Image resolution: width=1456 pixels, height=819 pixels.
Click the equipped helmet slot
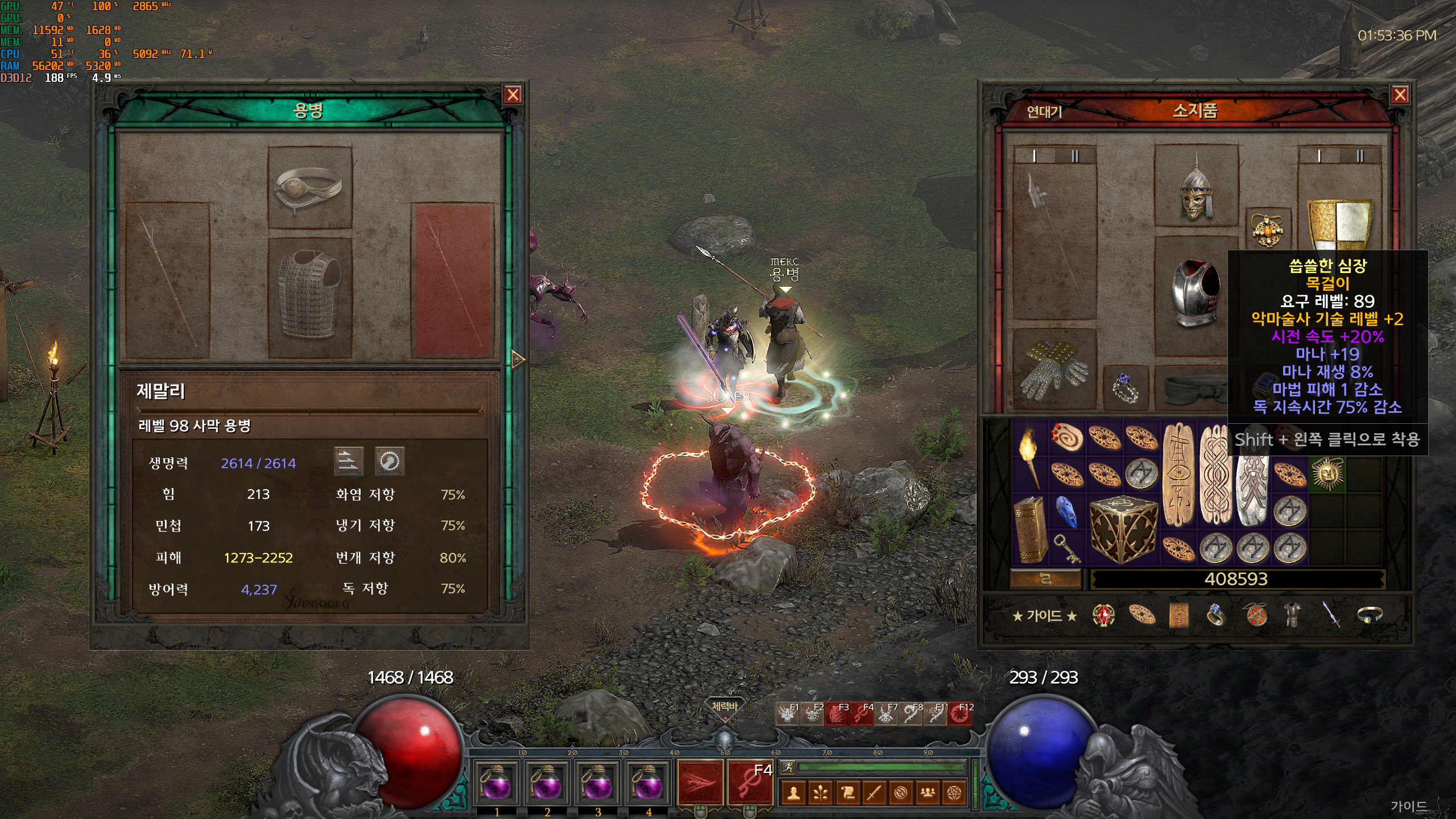pyautogui.click(x=1196, y=186)
